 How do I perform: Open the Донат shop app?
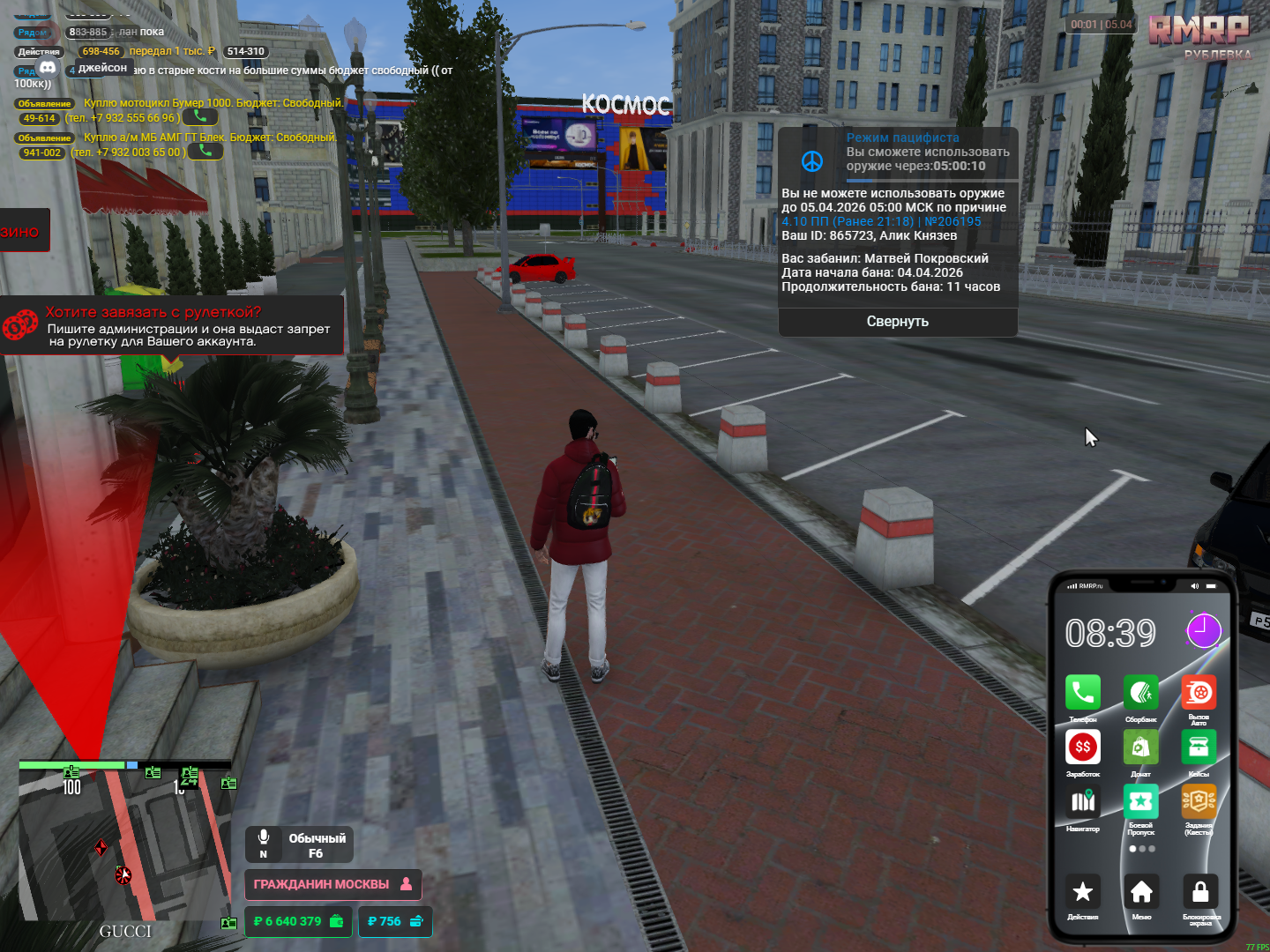click(1140, 747)
